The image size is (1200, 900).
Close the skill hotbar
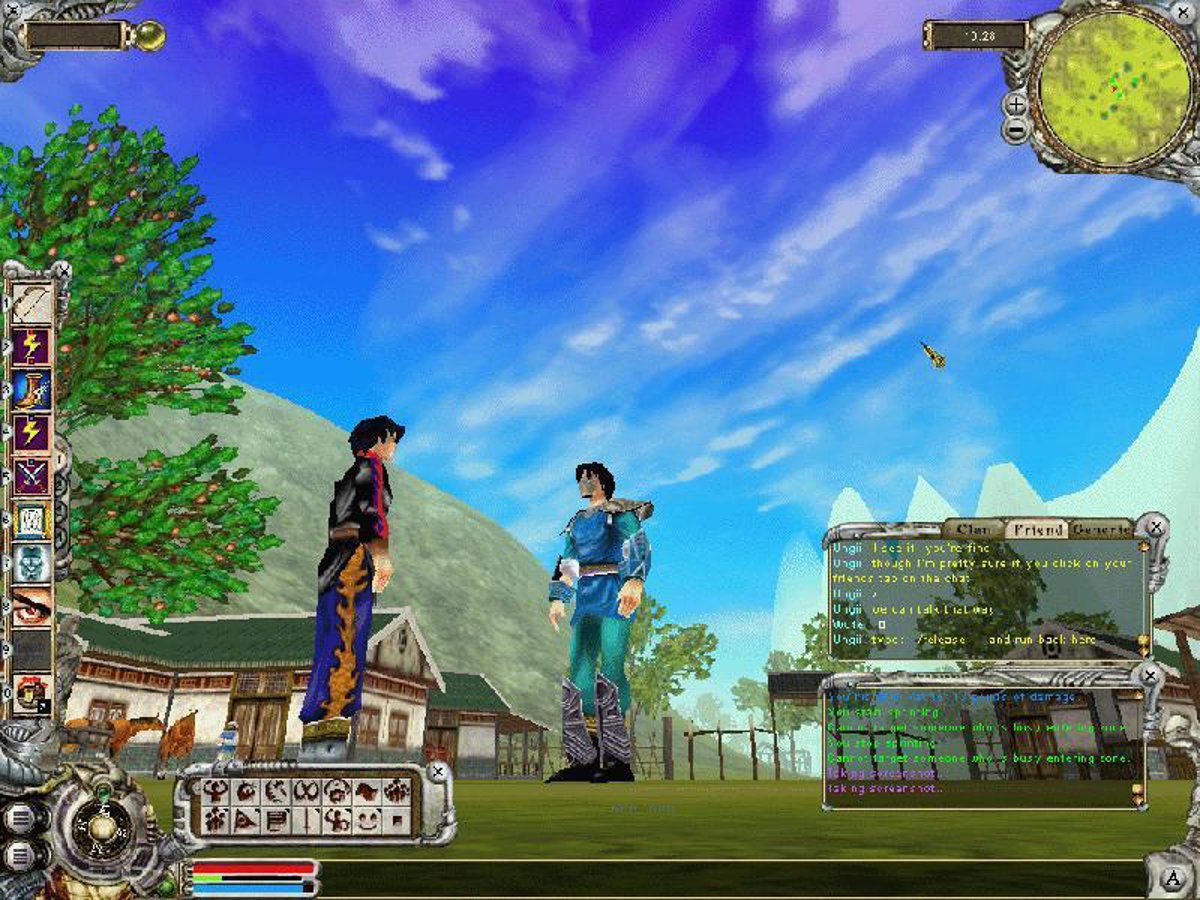[64, 270]
